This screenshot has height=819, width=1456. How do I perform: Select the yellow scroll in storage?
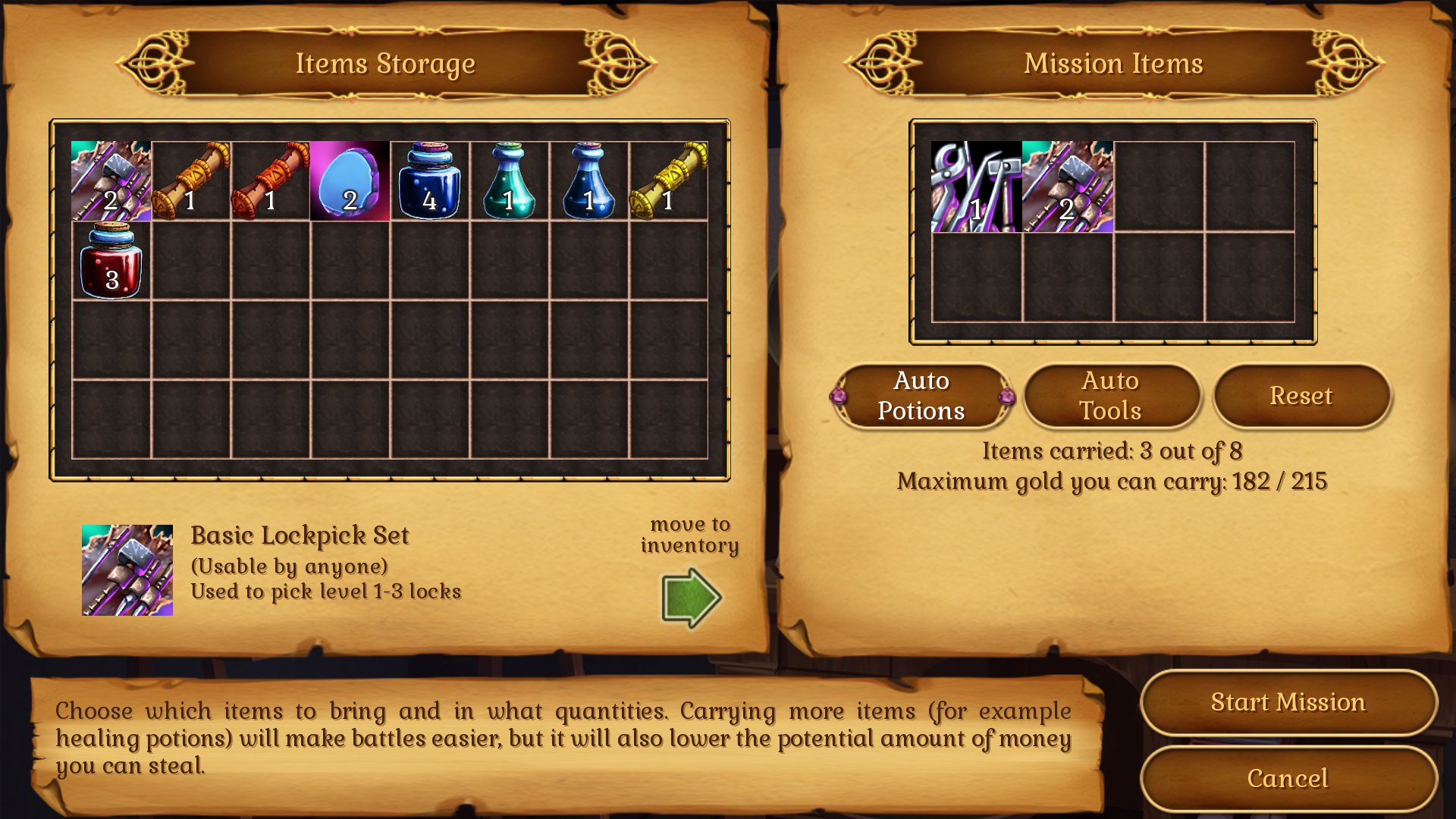(x=667, y=180)
